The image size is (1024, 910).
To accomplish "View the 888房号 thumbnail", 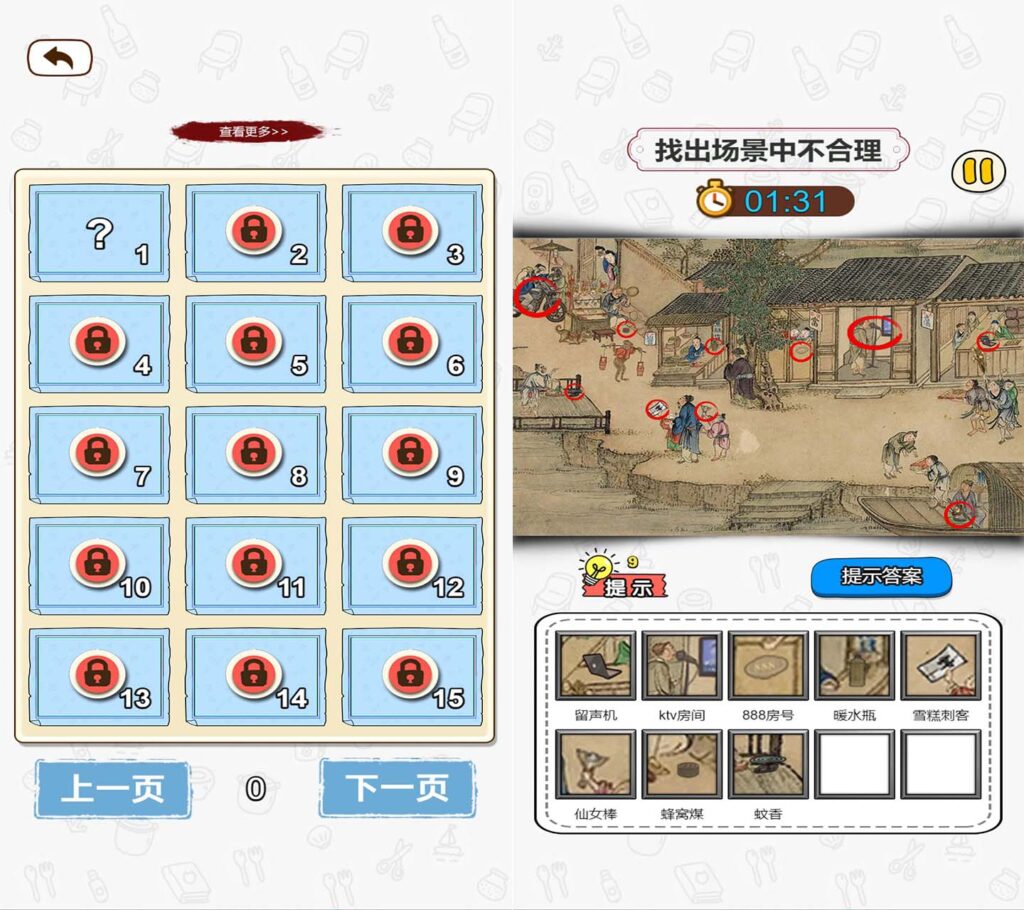I will tap(768, 665).
